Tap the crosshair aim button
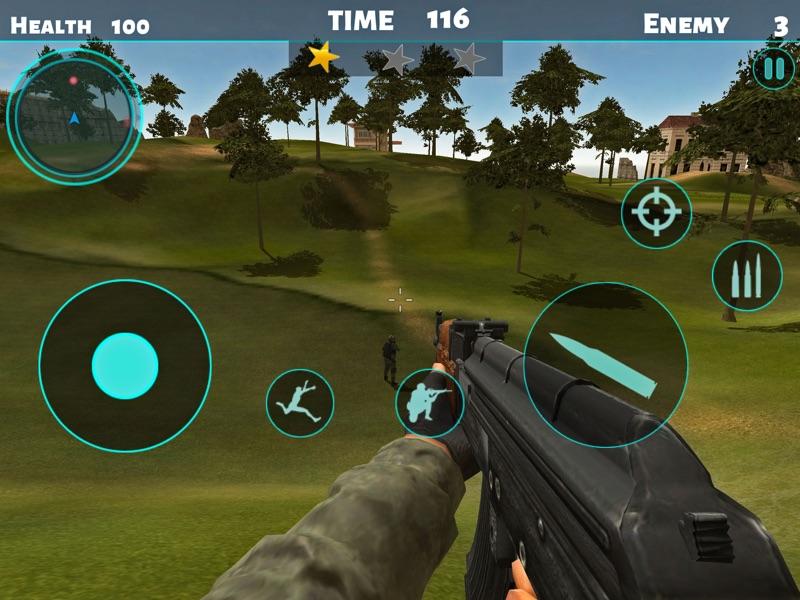 (656, 213)
